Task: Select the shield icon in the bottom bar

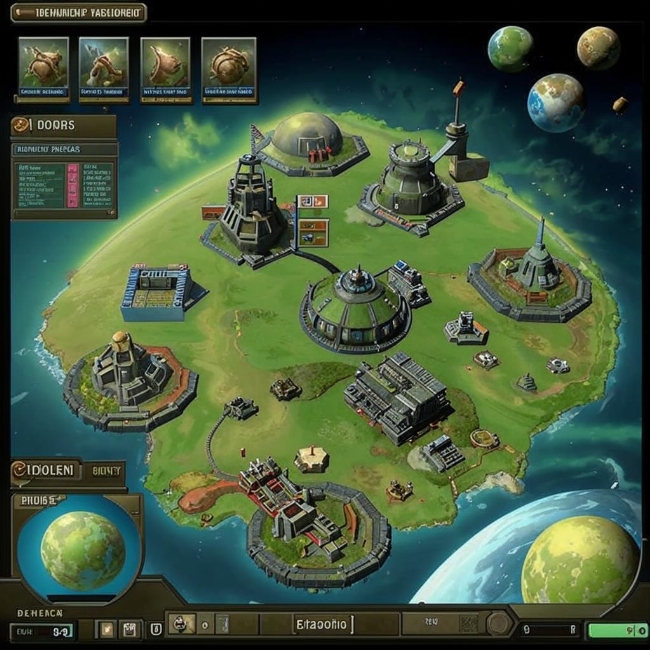Action: click(155, 629)
